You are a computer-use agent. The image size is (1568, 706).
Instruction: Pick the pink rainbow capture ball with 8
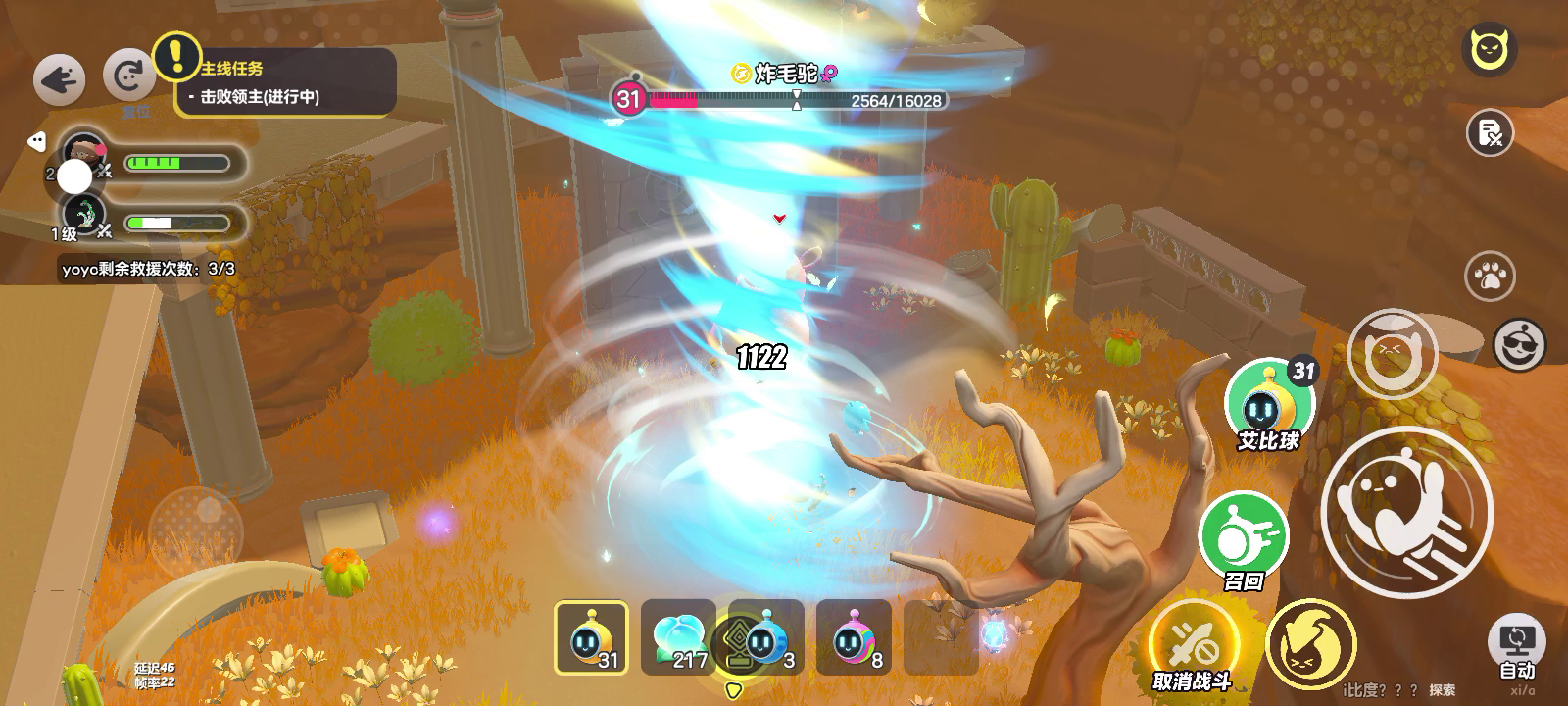854,637
